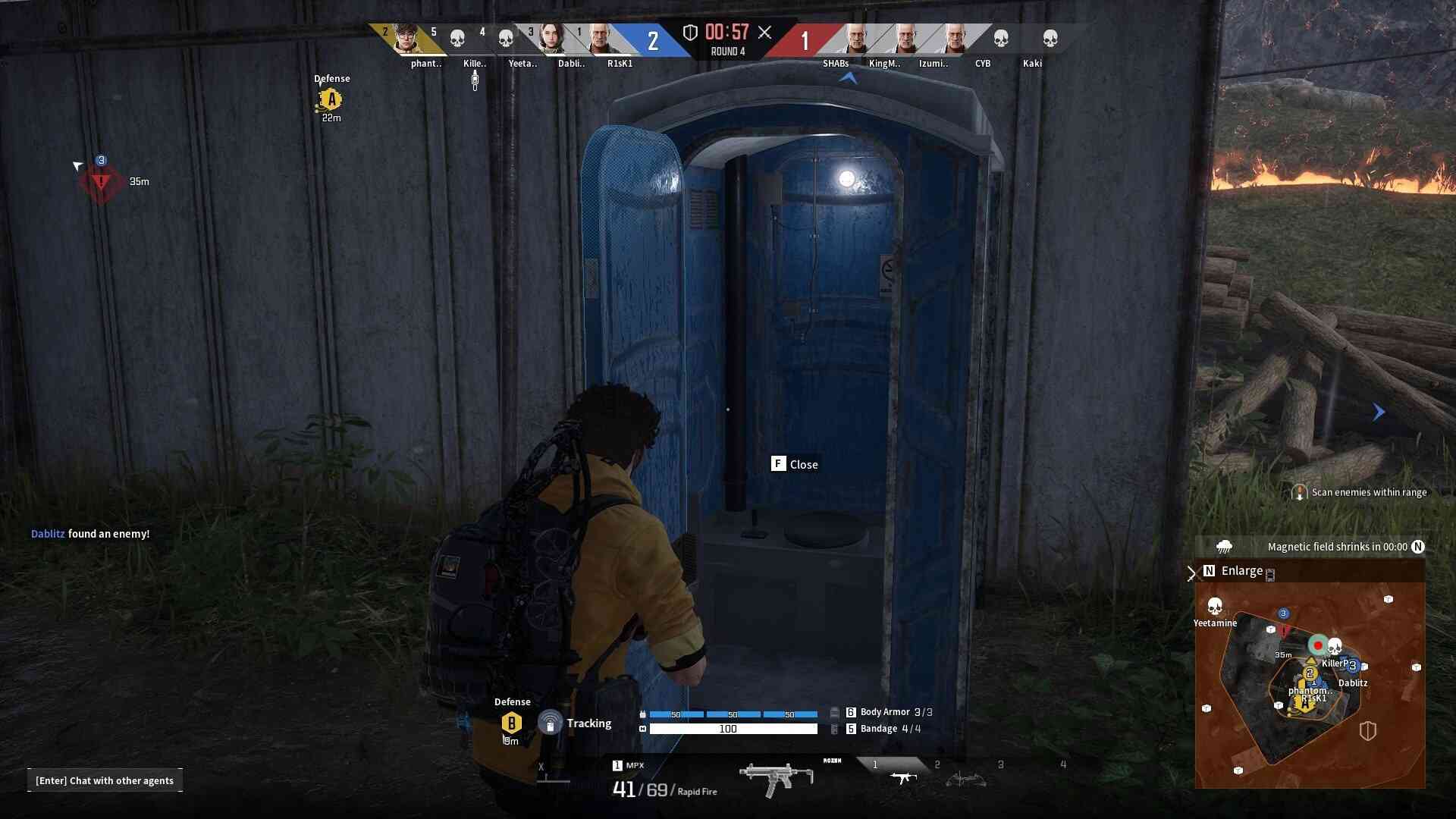The image size is (1456, 819).
Task: Open the chat with other agents box
Action: click(105, 780)
